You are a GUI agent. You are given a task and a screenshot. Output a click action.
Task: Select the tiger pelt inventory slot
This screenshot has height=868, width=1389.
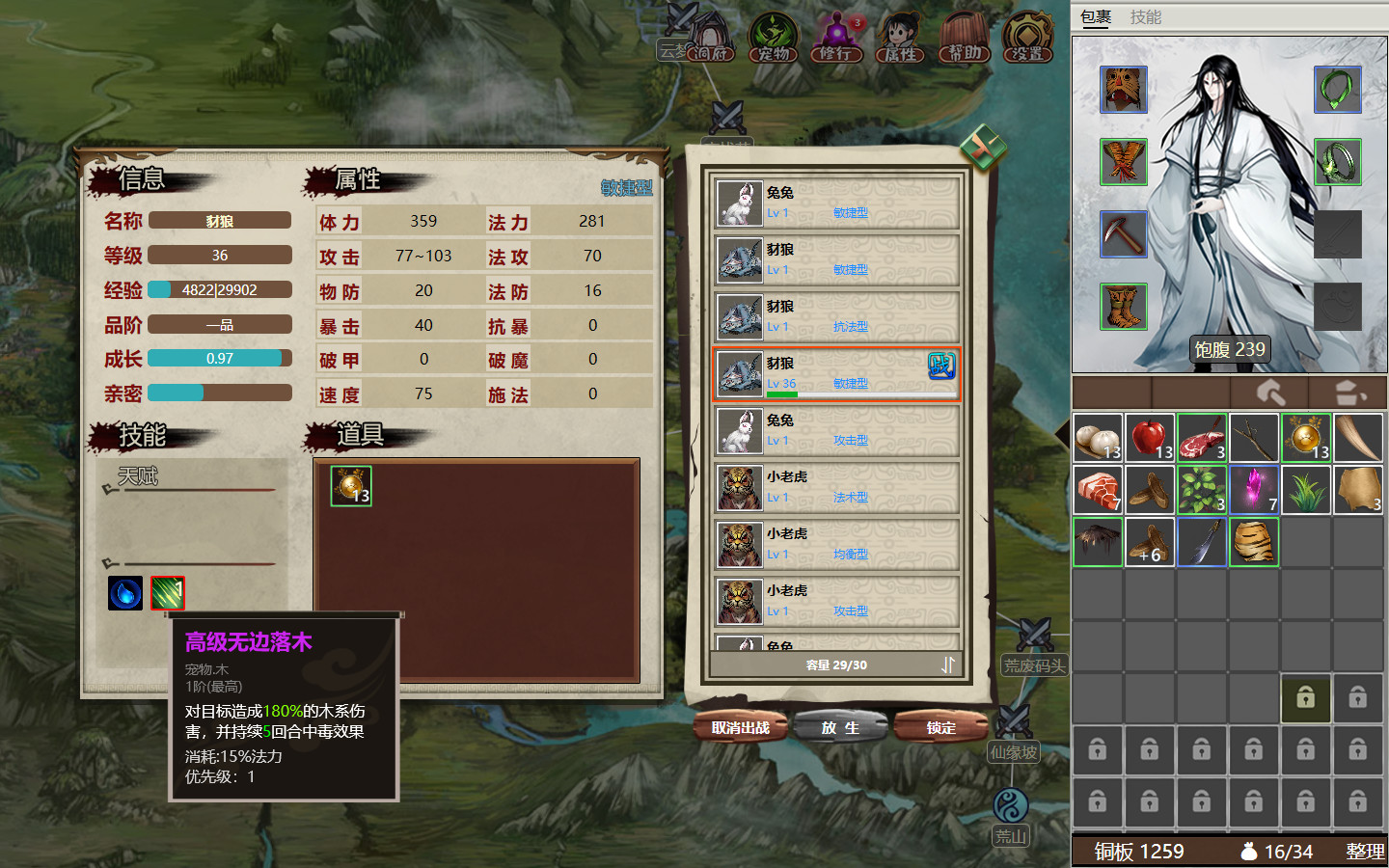(x=1253, y=542)
